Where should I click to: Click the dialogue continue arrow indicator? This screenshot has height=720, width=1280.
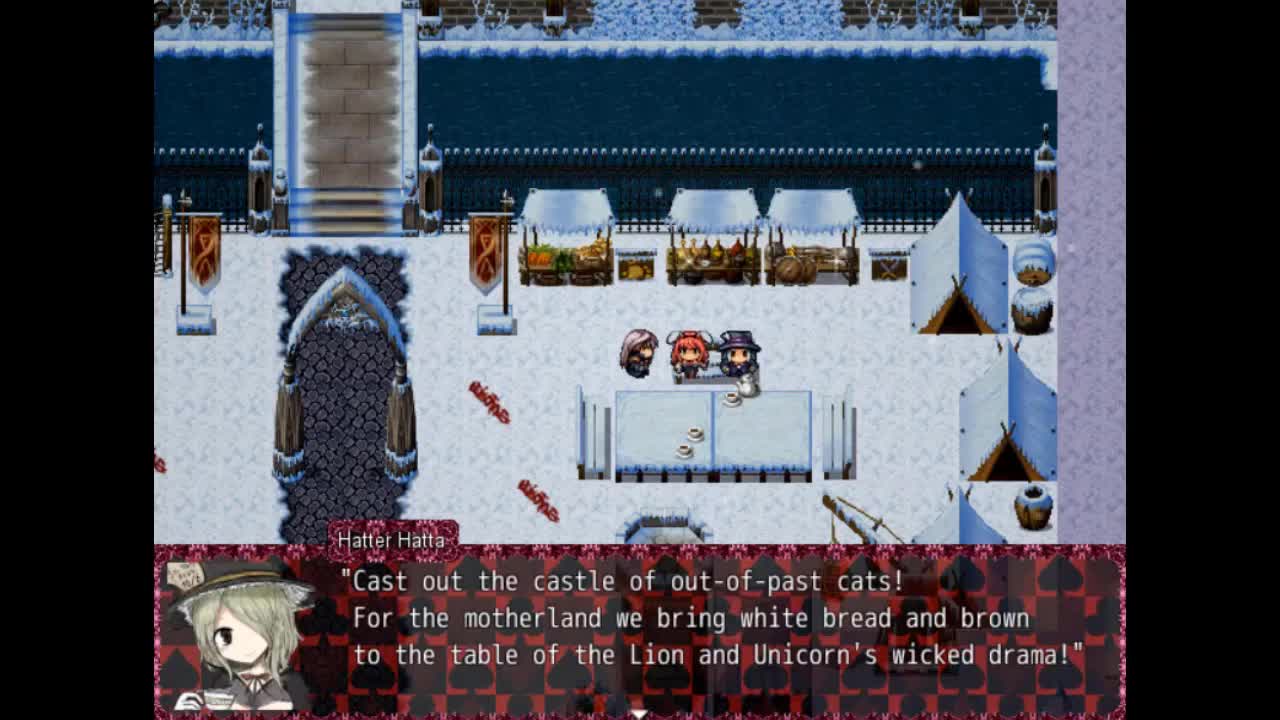pos(640,713)
